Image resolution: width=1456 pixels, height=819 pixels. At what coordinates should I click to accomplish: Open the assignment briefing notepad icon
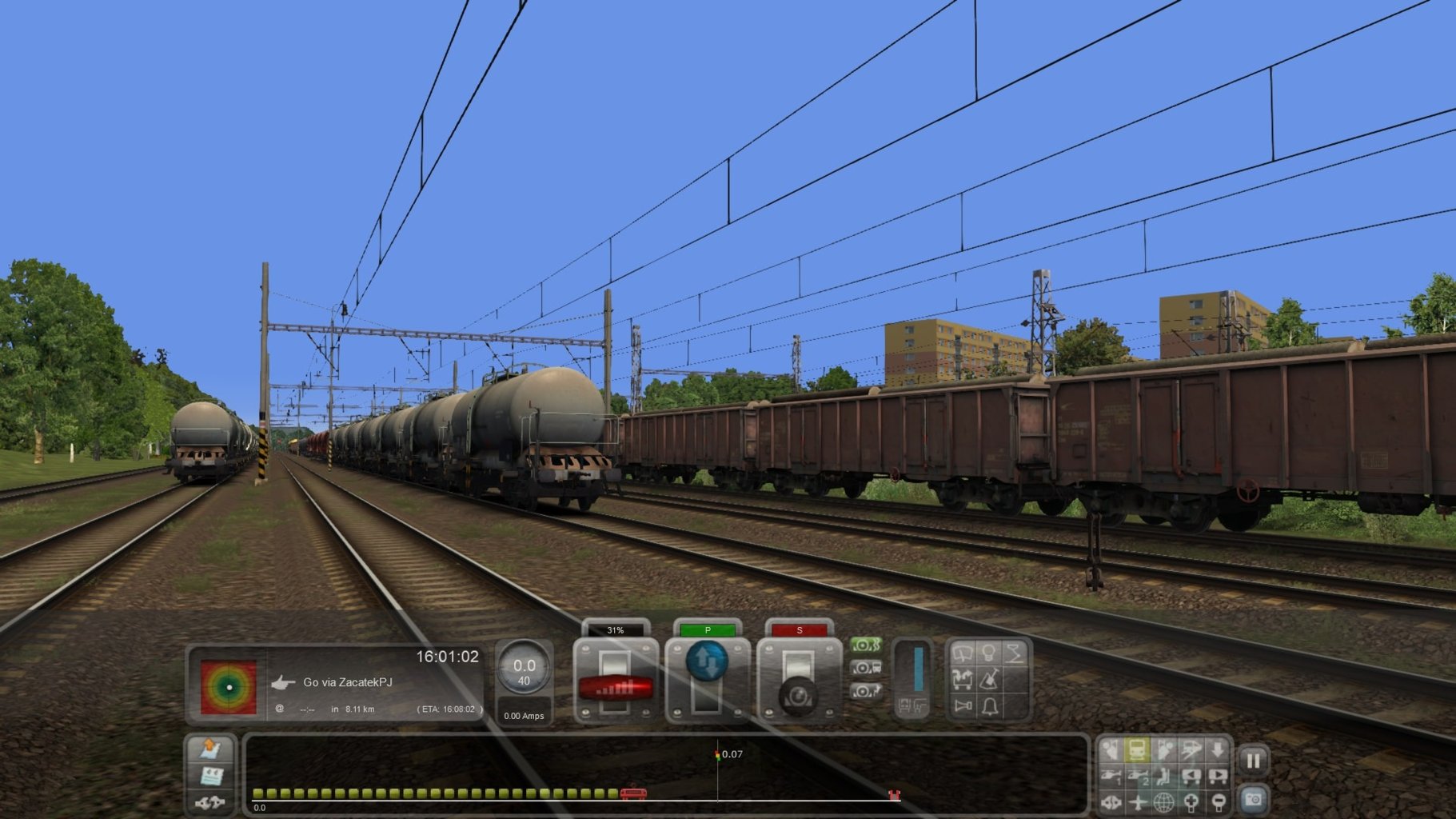(x=211, y=776)
